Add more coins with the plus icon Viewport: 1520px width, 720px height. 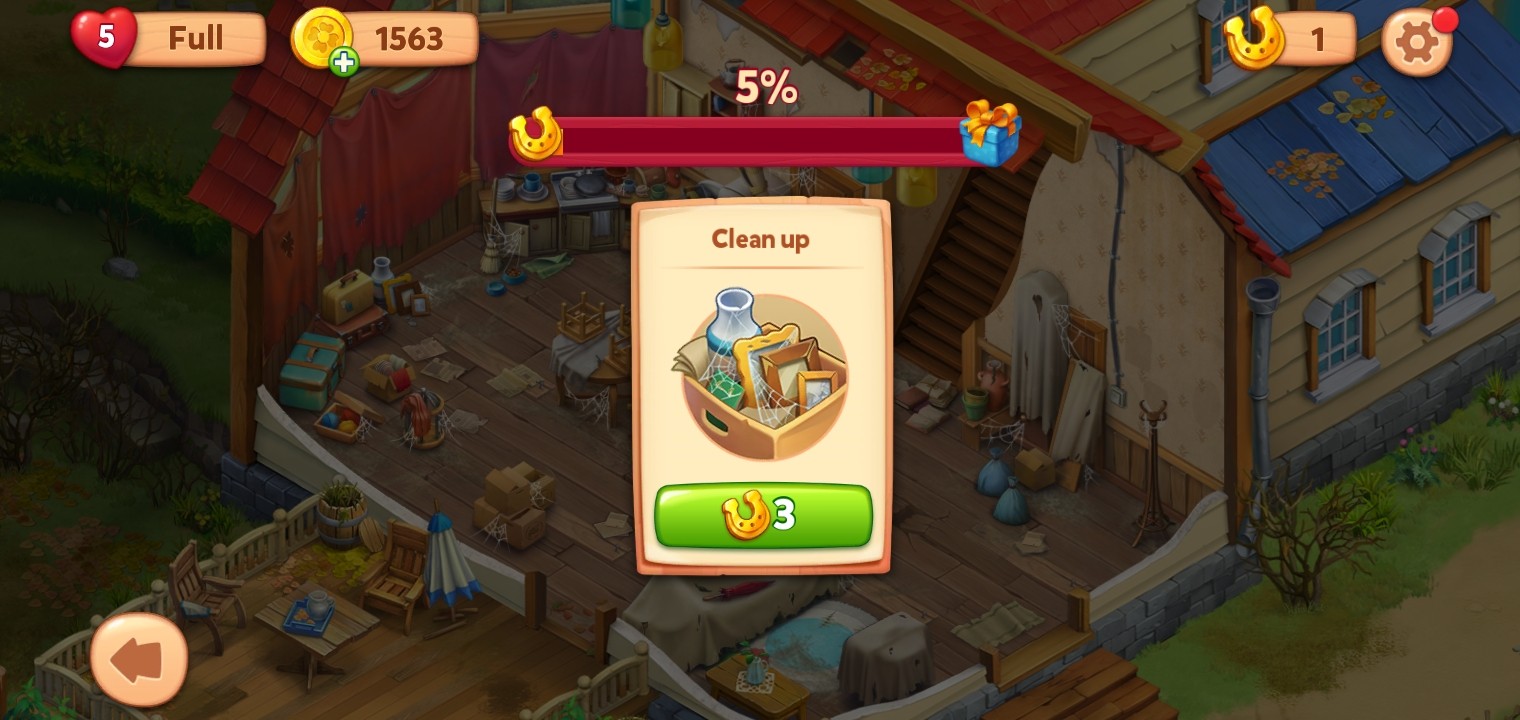point(344,62)
